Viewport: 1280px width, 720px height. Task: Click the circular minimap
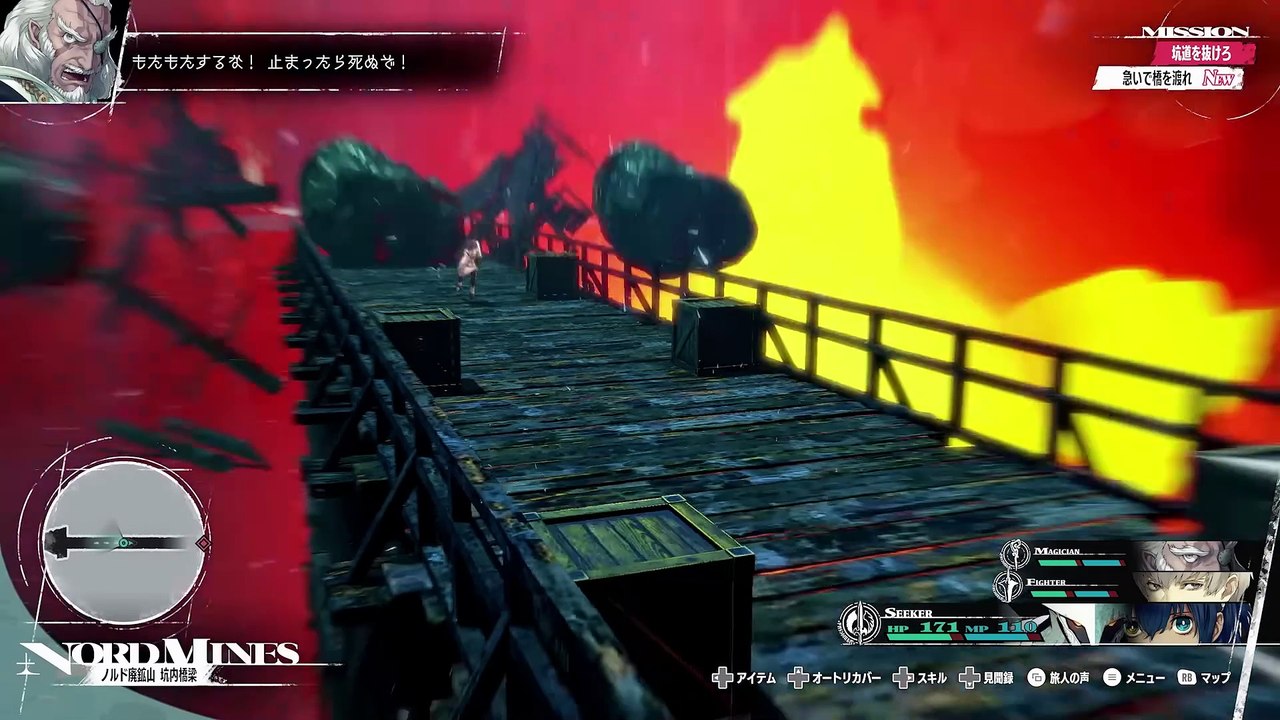tap(124, 541)
